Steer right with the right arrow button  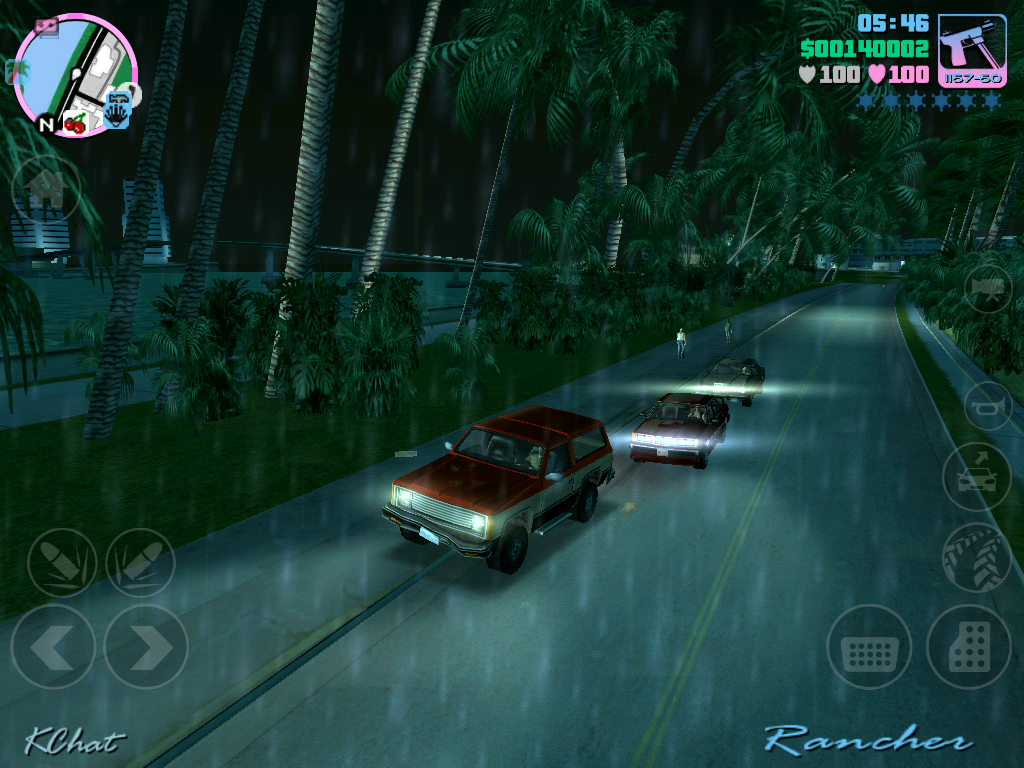coord(146,646)
